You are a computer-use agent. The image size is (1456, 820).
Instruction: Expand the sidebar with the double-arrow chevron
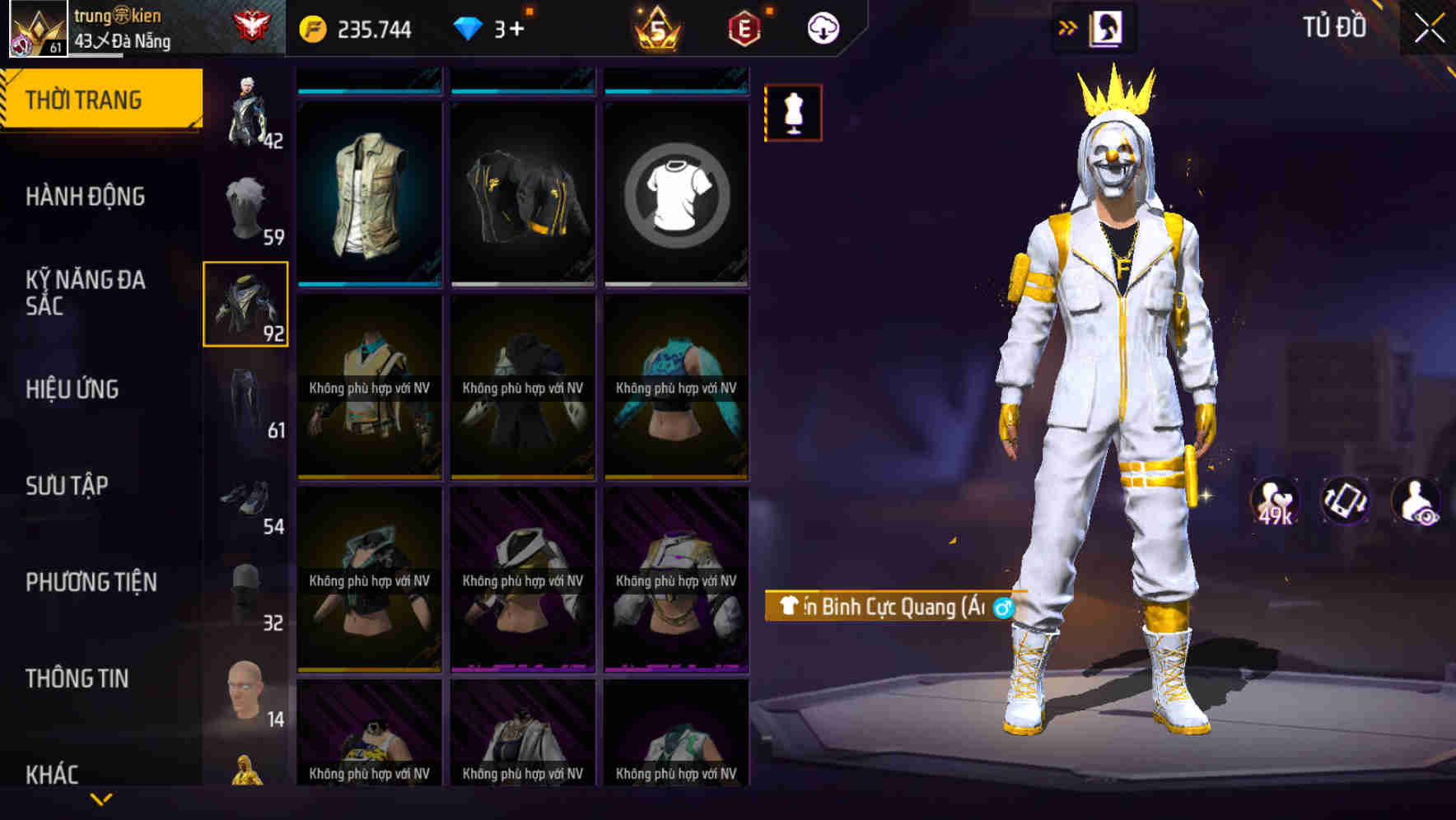[x=1065, y=26]
